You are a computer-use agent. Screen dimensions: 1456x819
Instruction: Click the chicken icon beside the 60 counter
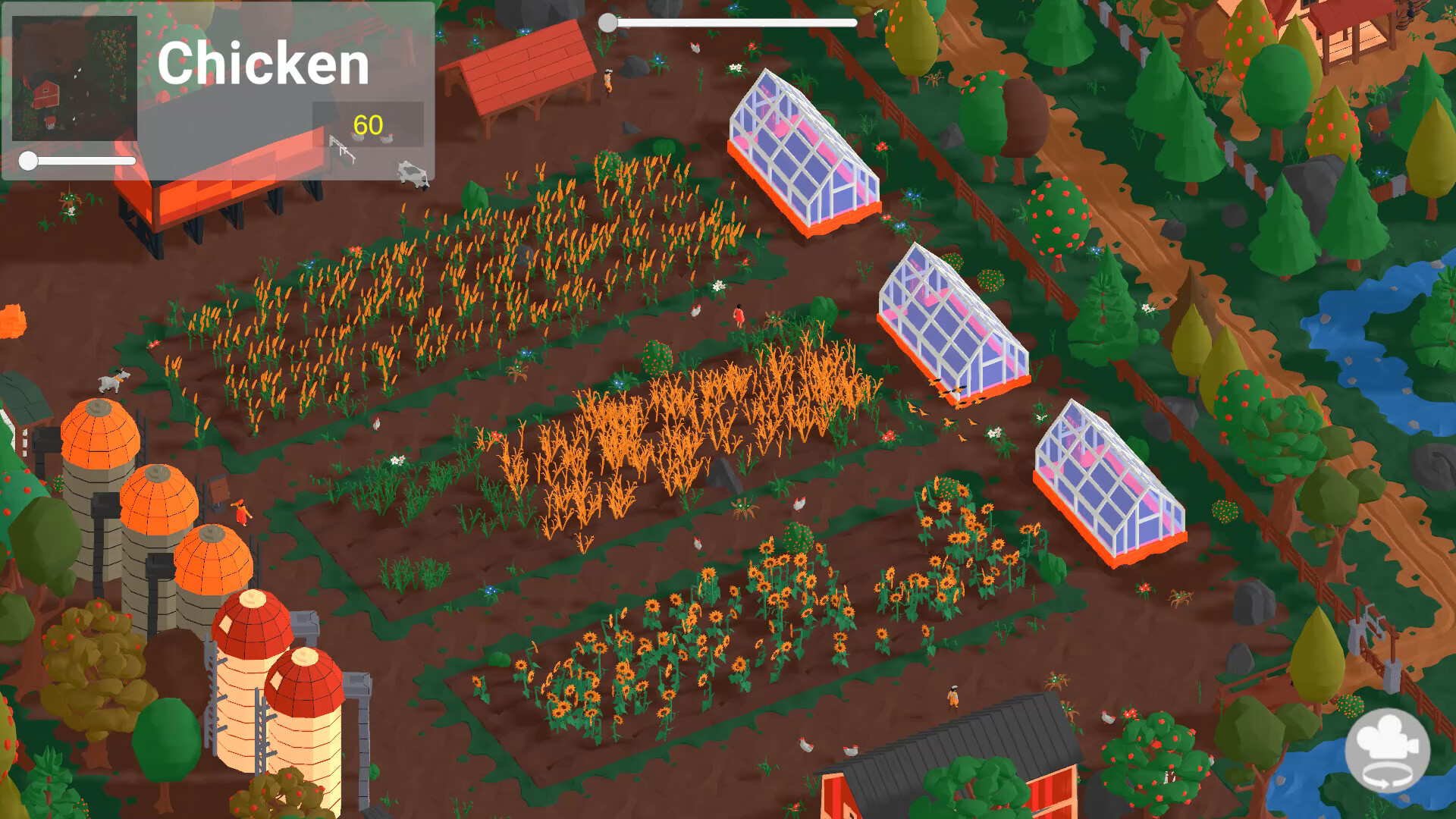pyautogui.click(x=356, y=138)
